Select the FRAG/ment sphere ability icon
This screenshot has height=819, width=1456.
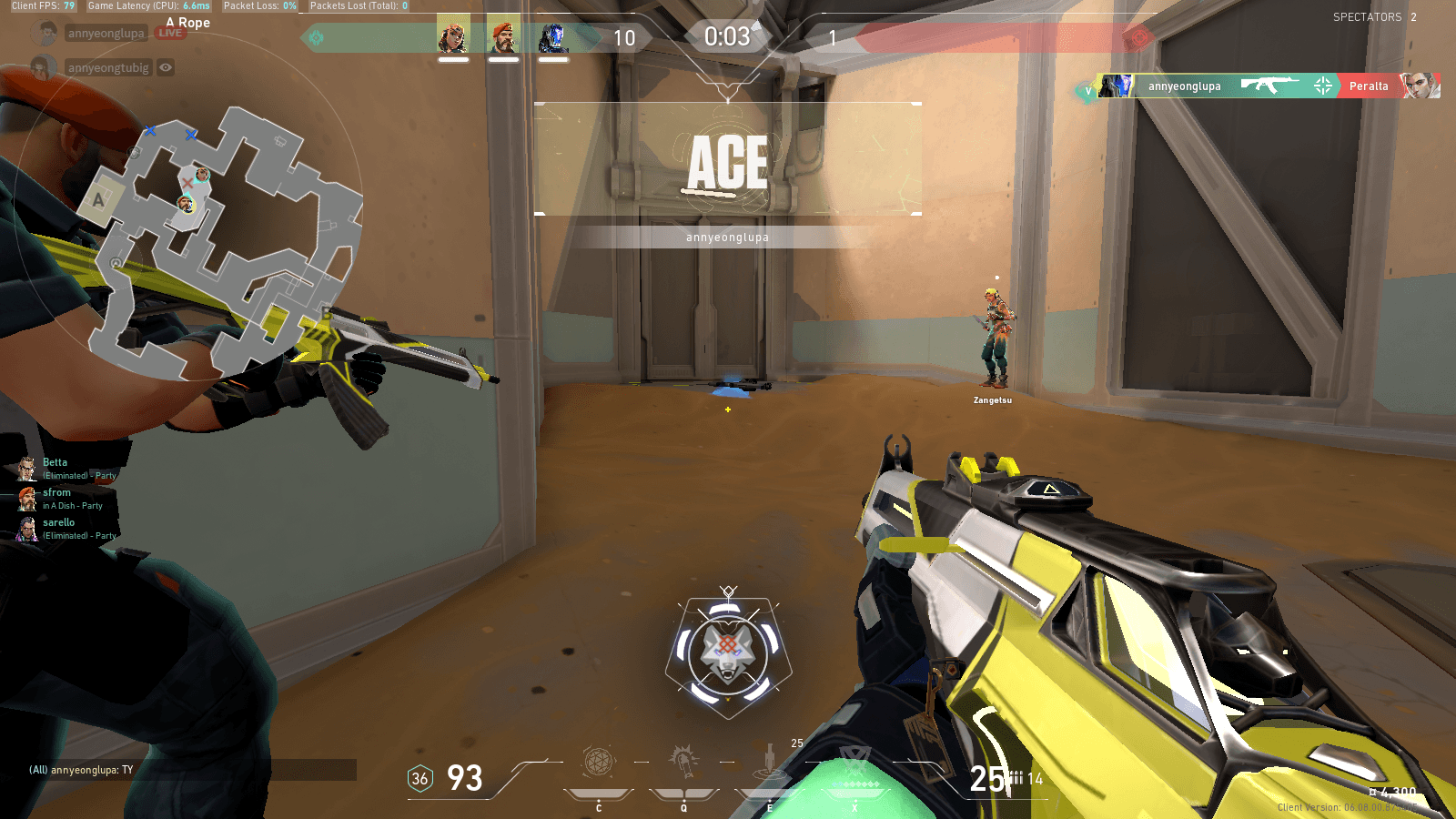pyautogui.click(x=598, y=763)
